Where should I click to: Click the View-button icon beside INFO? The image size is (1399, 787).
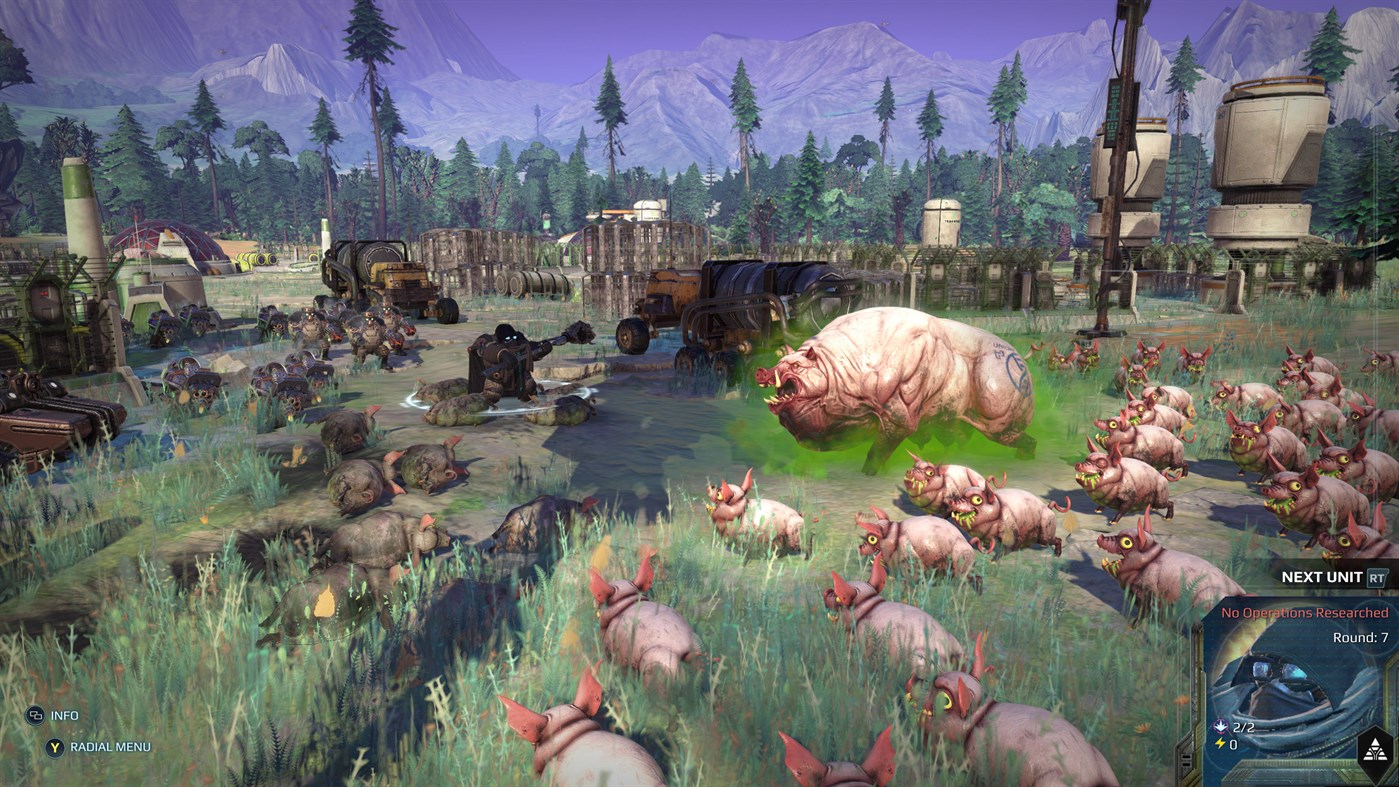tap(38, 715)
